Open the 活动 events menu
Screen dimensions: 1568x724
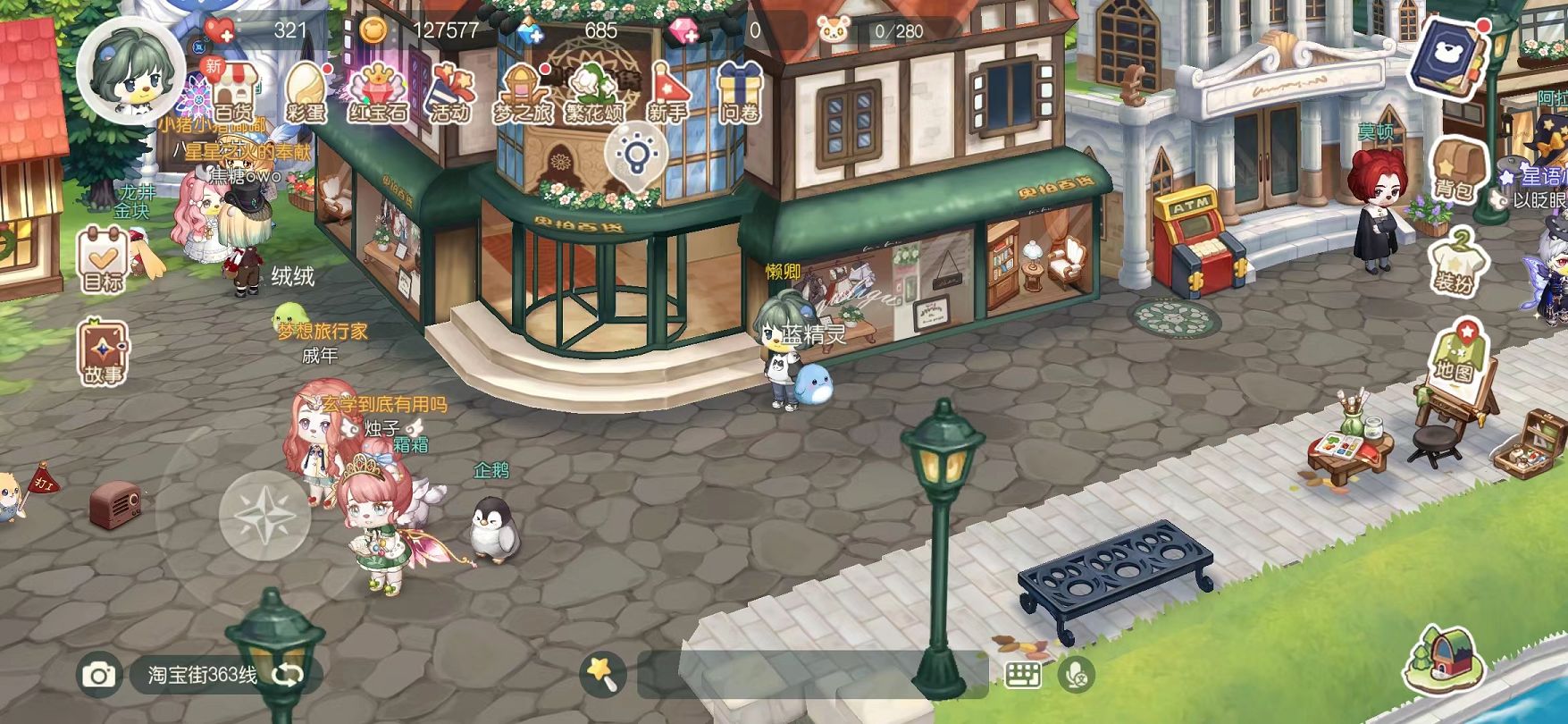449,94
